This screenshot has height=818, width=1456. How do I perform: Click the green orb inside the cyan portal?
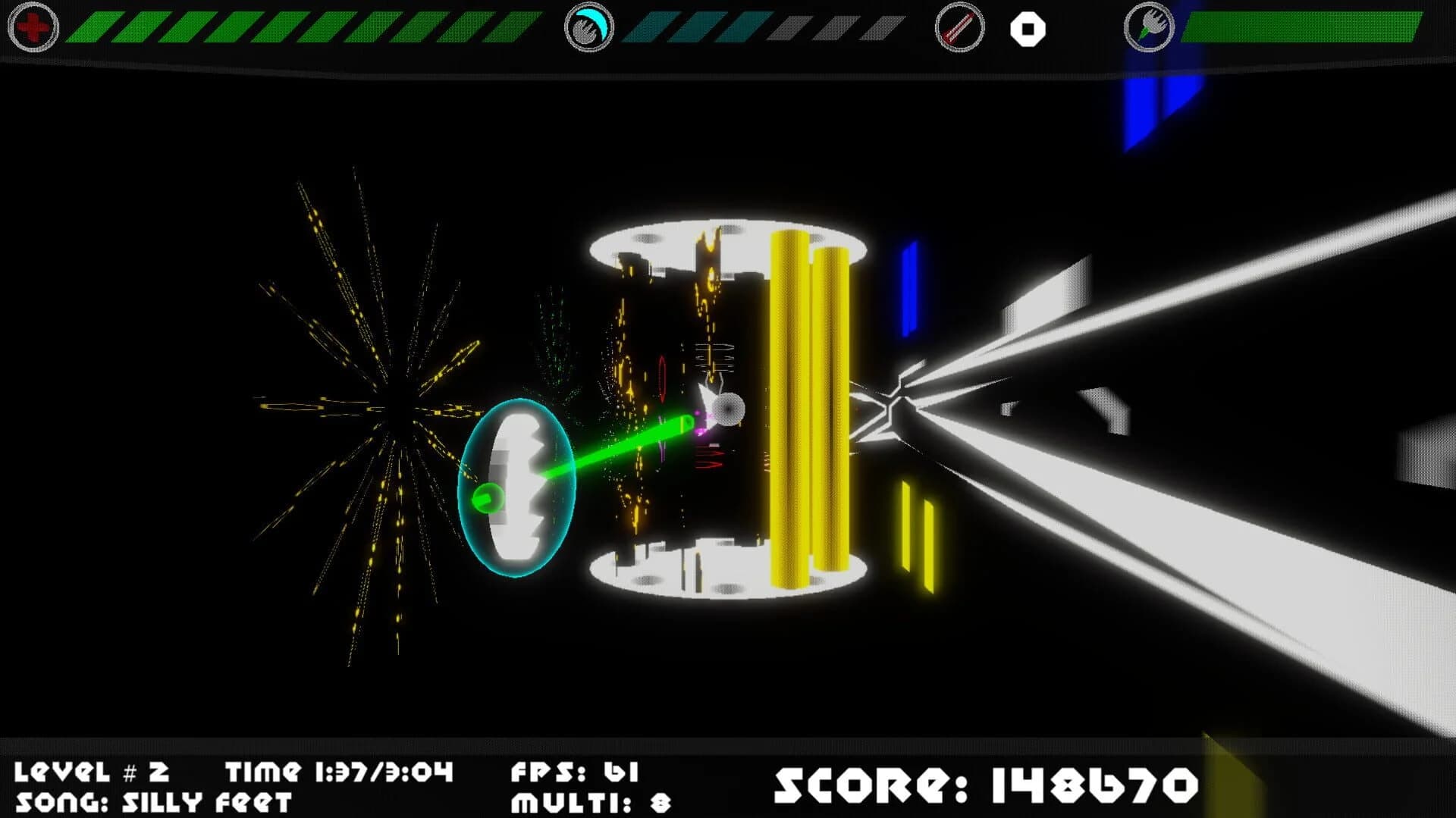(x=489, y=498)
